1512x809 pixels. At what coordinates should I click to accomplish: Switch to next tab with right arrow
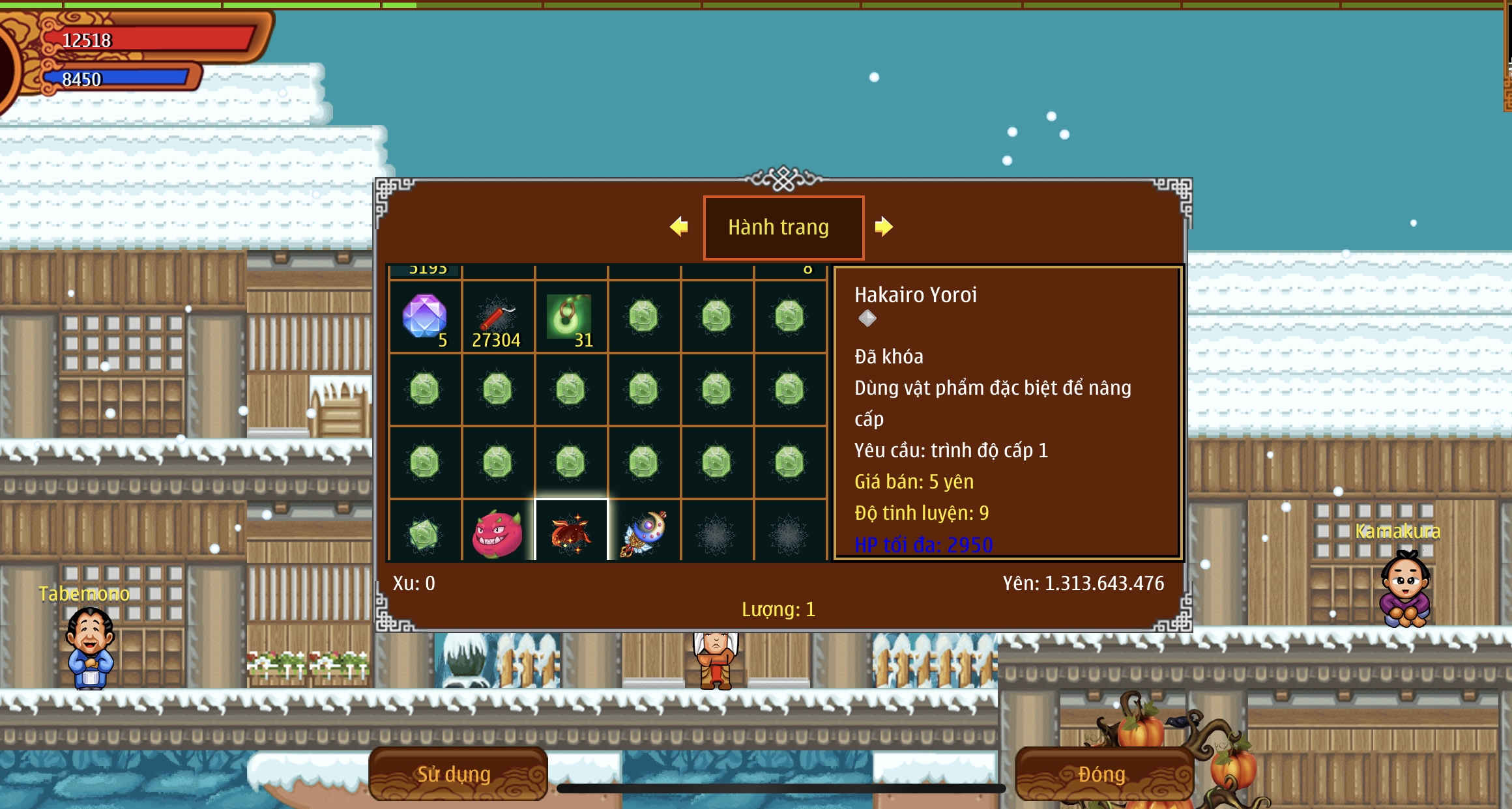click(x=884, y=227)
